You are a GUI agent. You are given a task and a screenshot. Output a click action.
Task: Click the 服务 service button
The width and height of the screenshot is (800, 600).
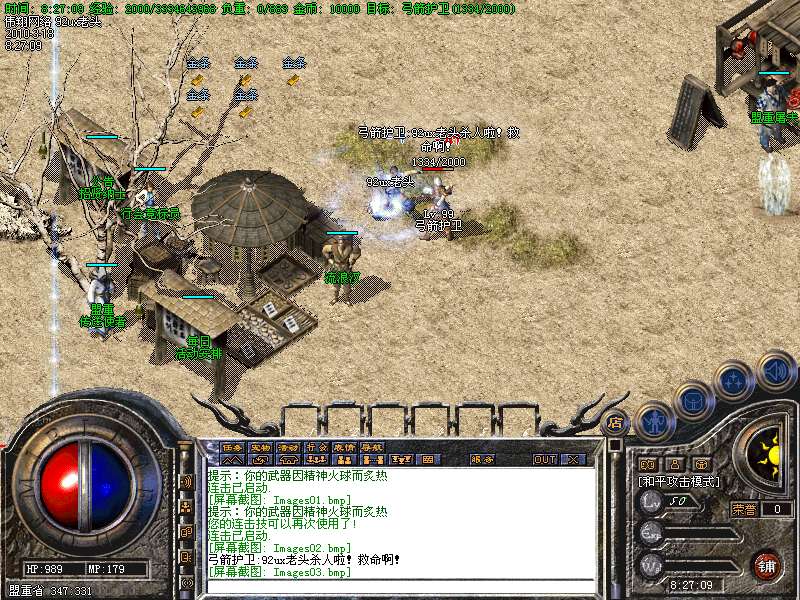tap(482, 460)
